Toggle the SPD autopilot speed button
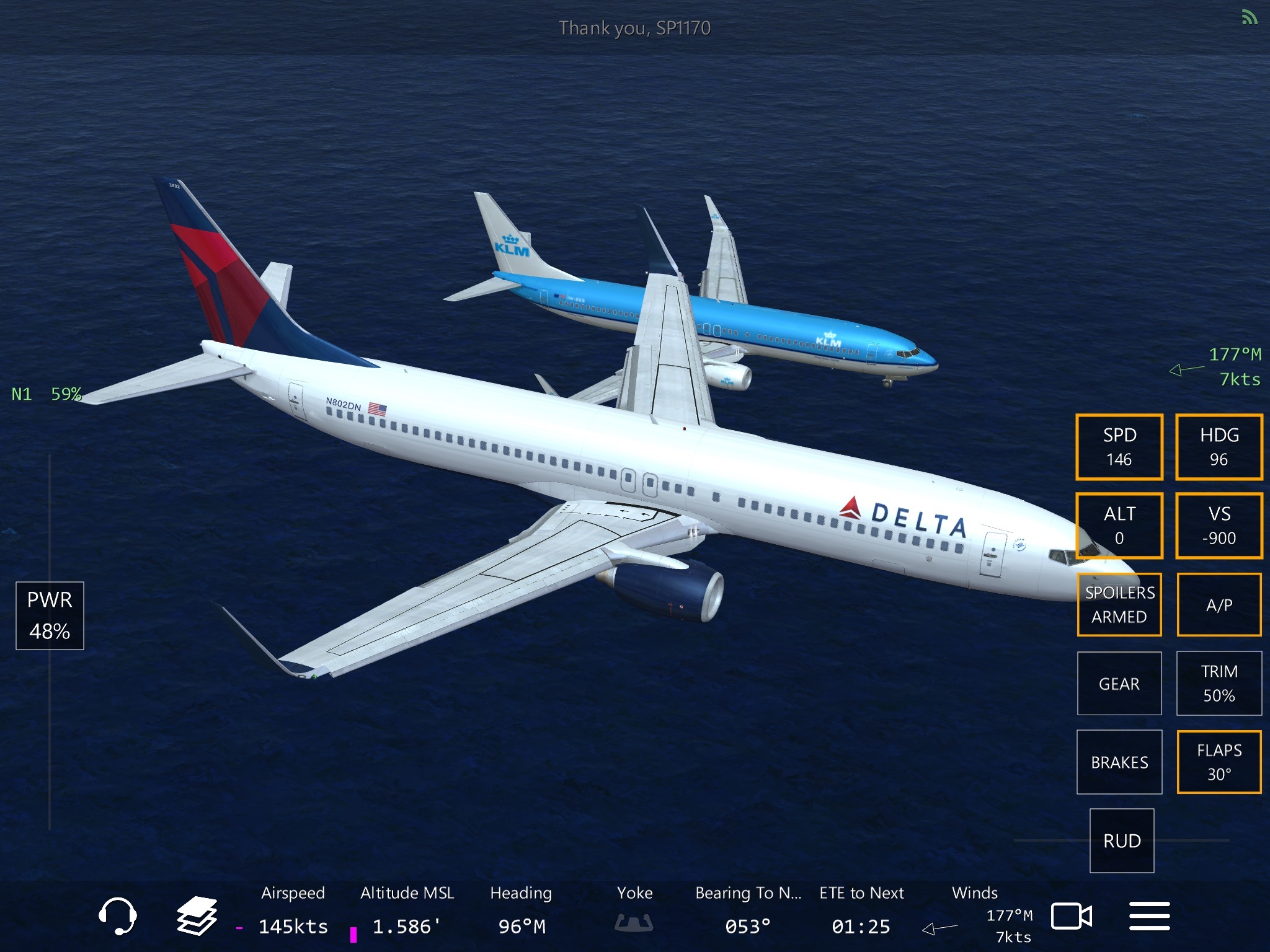Viewport: 1270px width, 952px height. [x=1119, y=447]
